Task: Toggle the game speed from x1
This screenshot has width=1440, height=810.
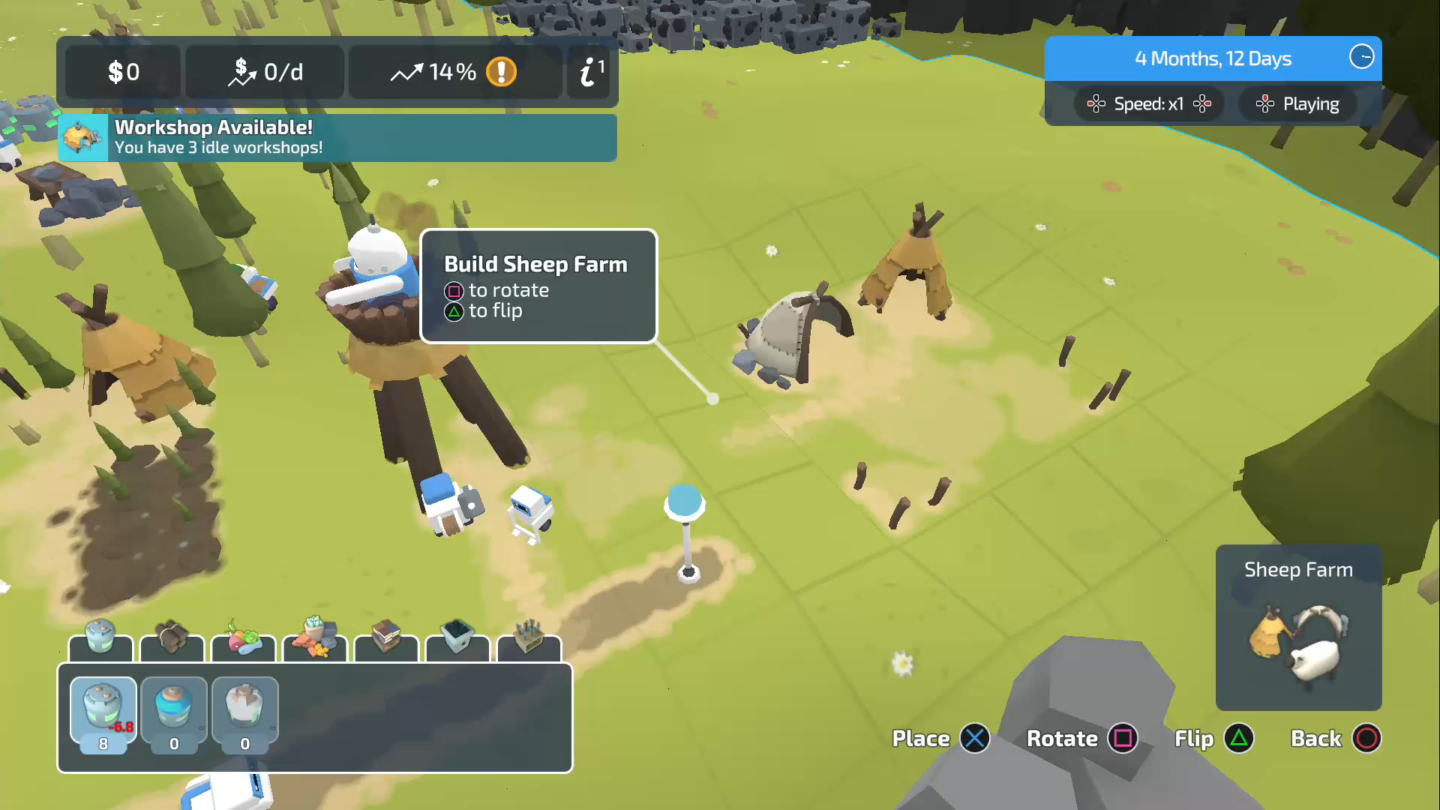Action: (x=1147, y=103)
